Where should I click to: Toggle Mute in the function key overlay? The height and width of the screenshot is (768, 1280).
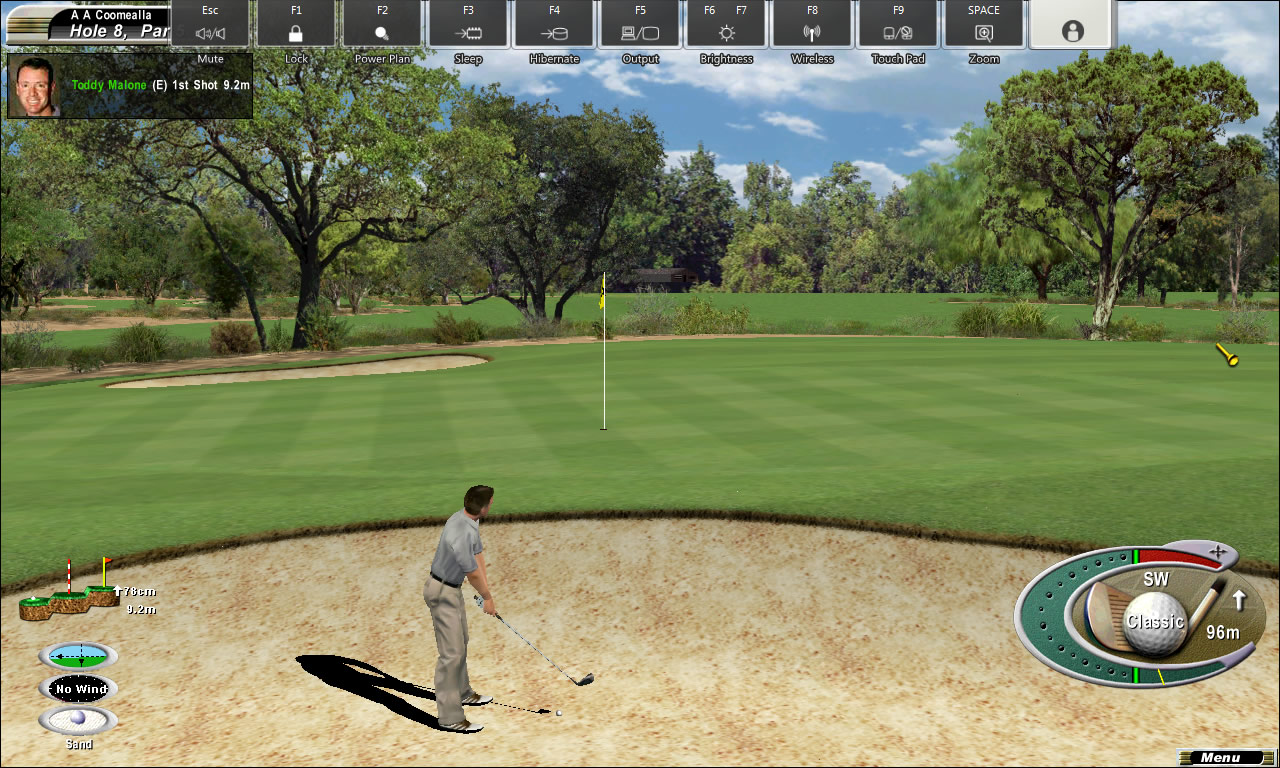point(210,24)
